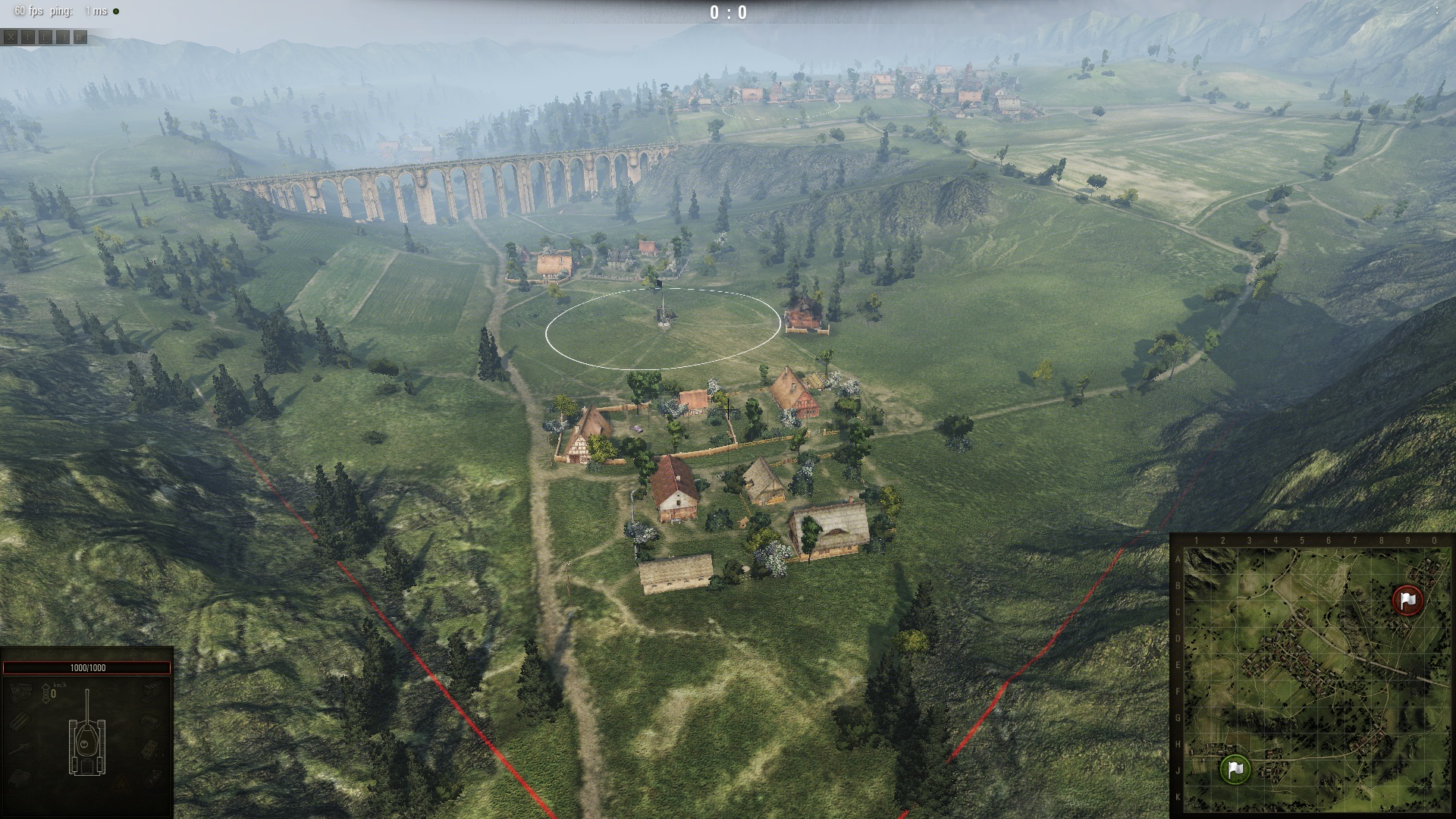The image size is (1456, 819).
Task: Click the green allied base flag on the minimap
Action: 1235,769
